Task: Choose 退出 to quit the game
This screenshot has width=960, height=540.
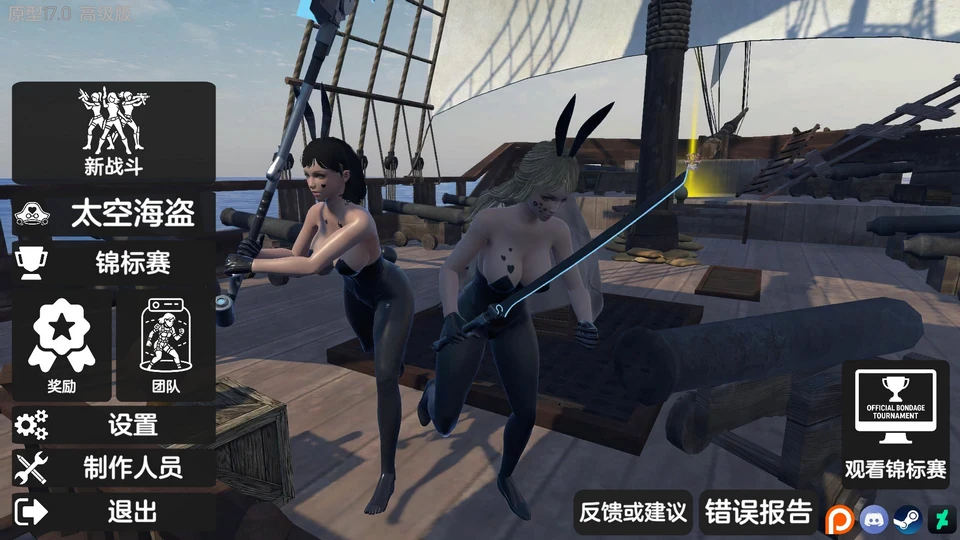Action: (113, 512)
